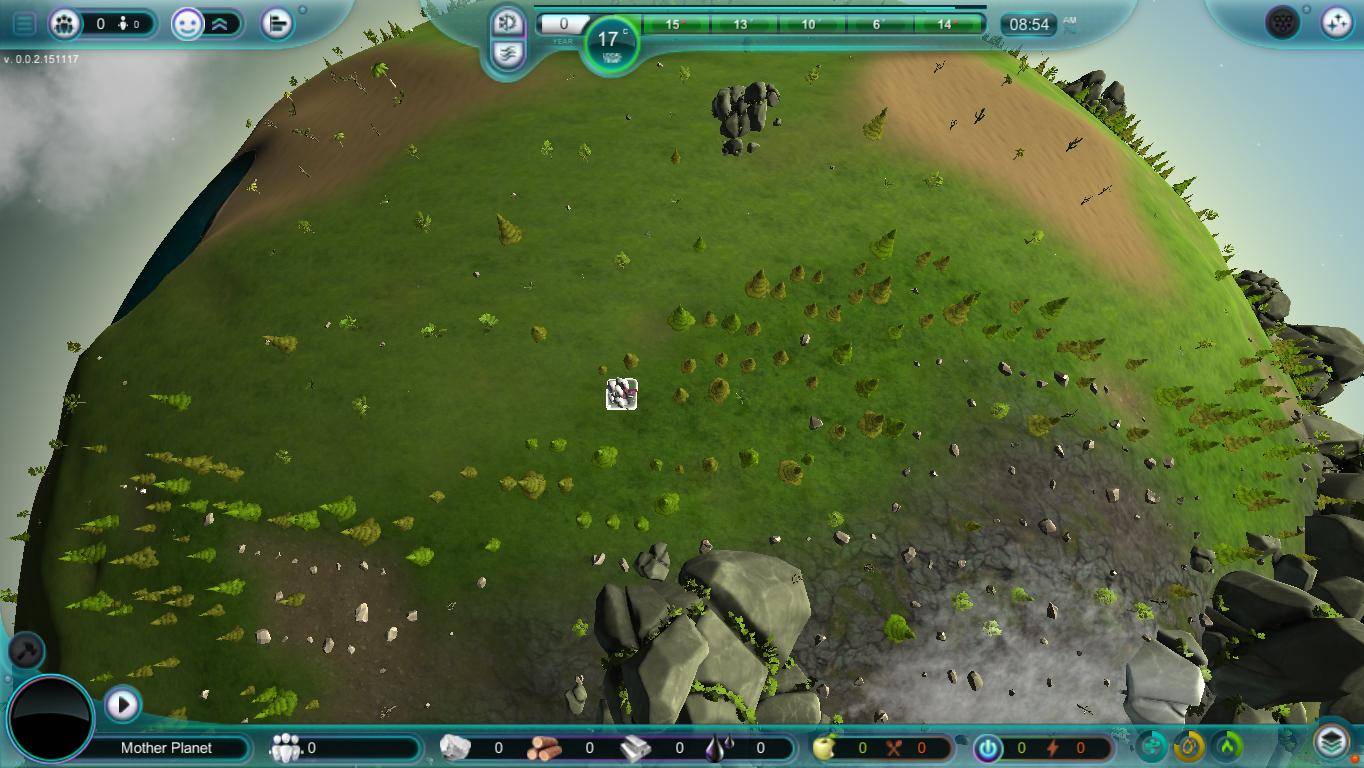Click the dark round socket icon
The width and height of the screenshot is (1364, 768).
[x=1282, y=22]
